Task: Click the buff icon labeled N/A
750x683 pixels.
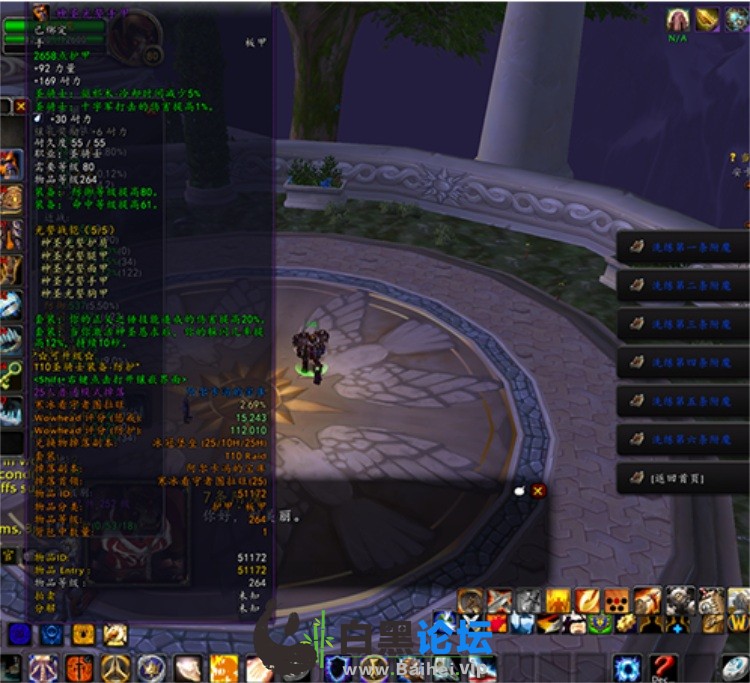Action: click(679, 18)
